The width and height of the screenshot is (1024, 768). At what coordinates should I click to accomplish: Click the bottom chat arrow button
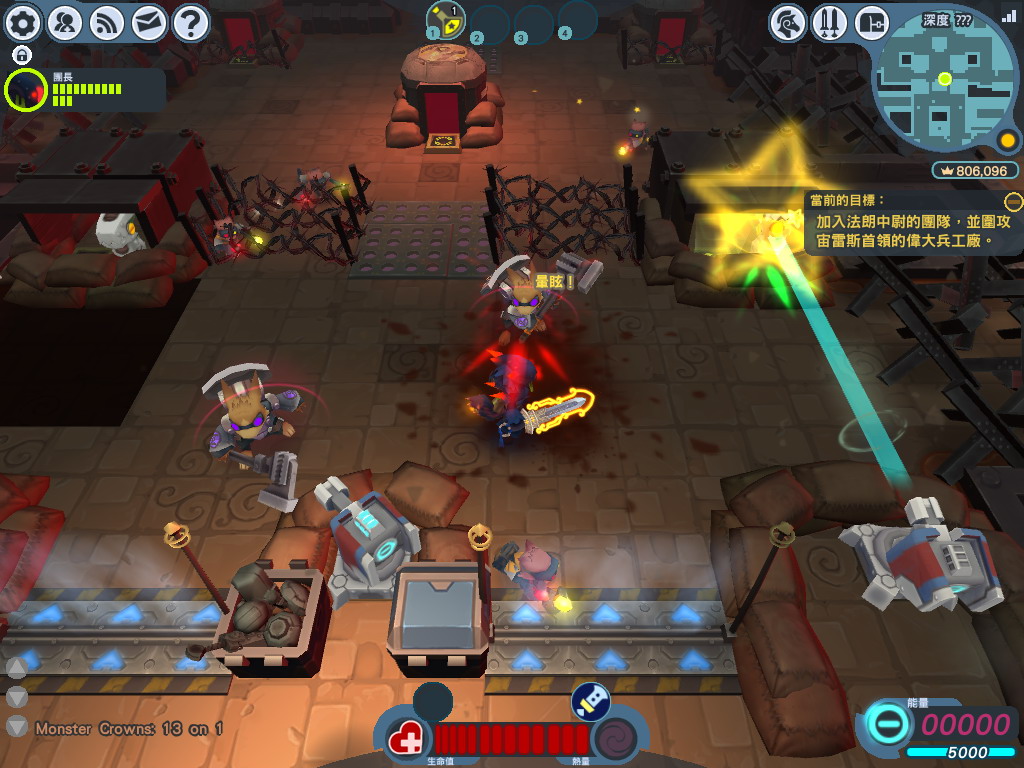point(17,726)
